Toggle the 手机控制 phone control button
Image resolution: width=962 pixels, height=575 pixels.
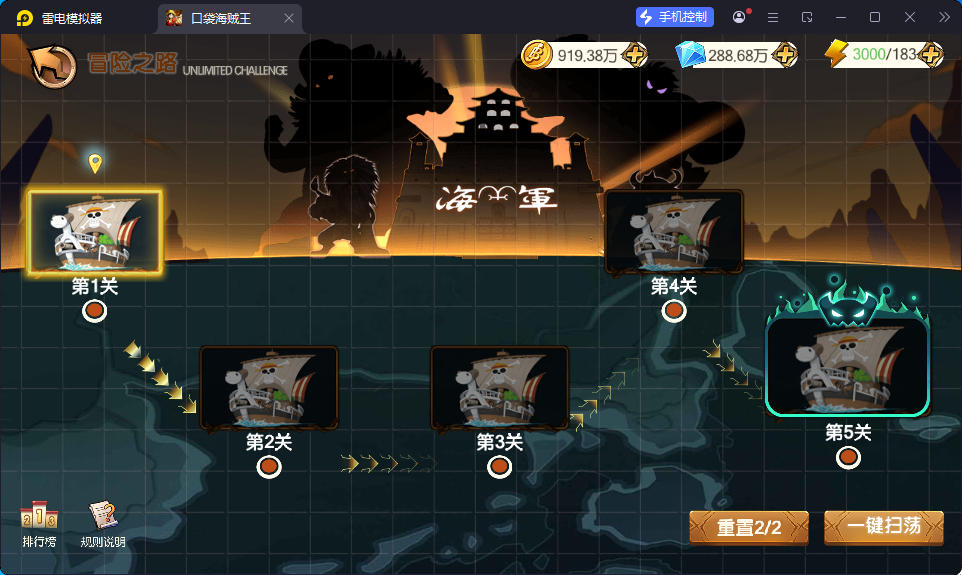pos(675,17)
